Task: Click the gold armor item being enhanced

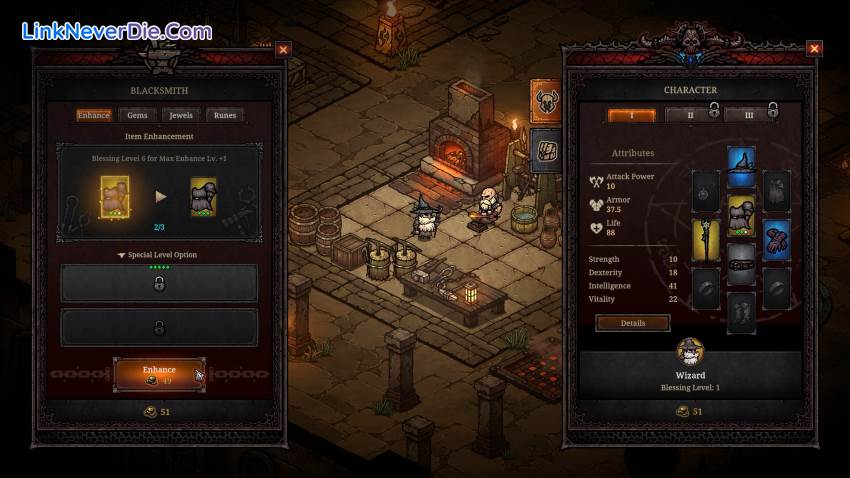Action: pyautogui.click(x=115, y=197)
